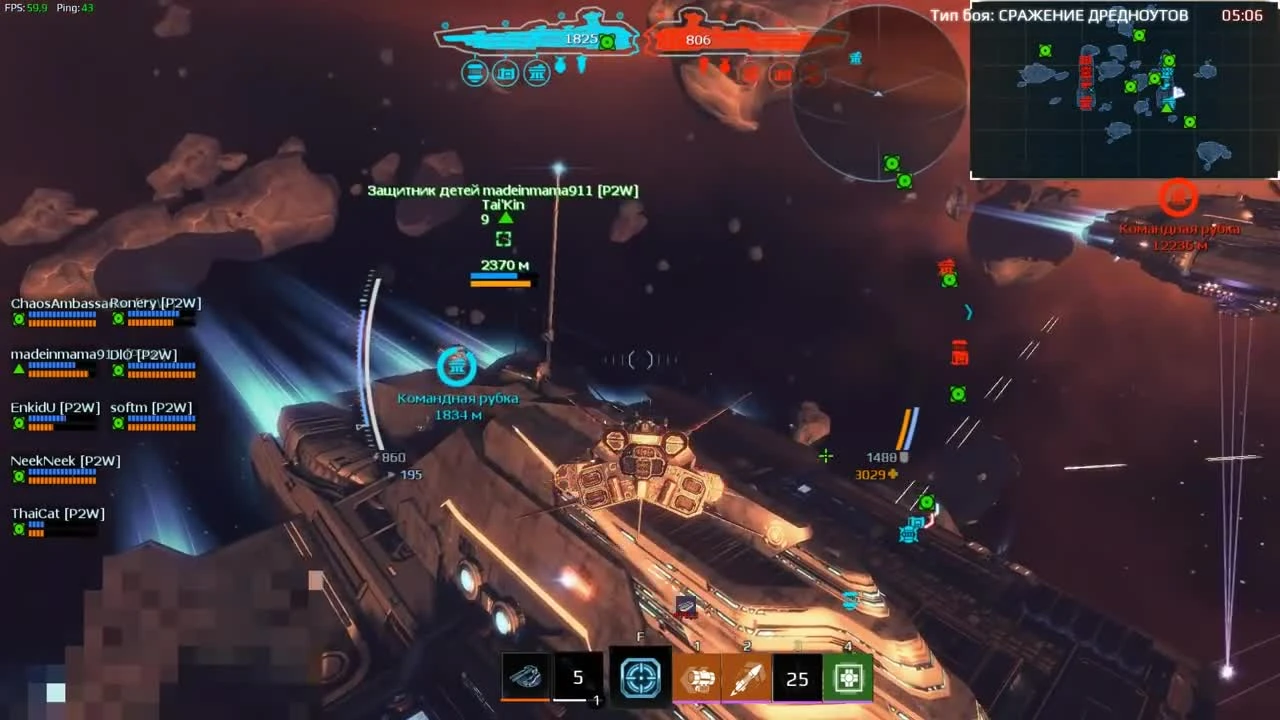Screen dimensions: 1280x720
Task: Click the red module icon under enemy dreadnought
Action: pos(781,73)
